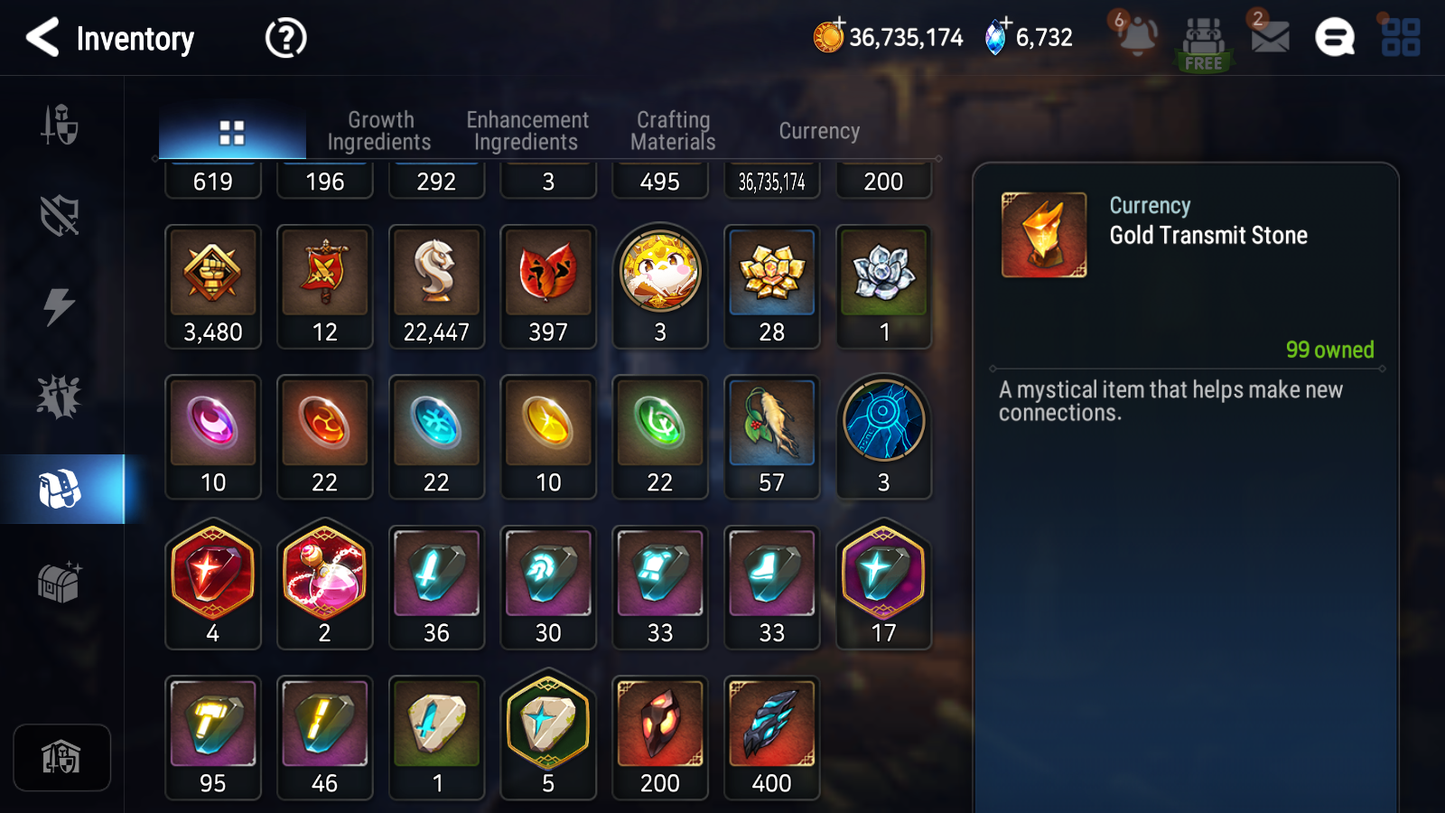This screenshot has height=813, width=1445.
Task: Select the Currency tab
Action: (x=819, y=131)
